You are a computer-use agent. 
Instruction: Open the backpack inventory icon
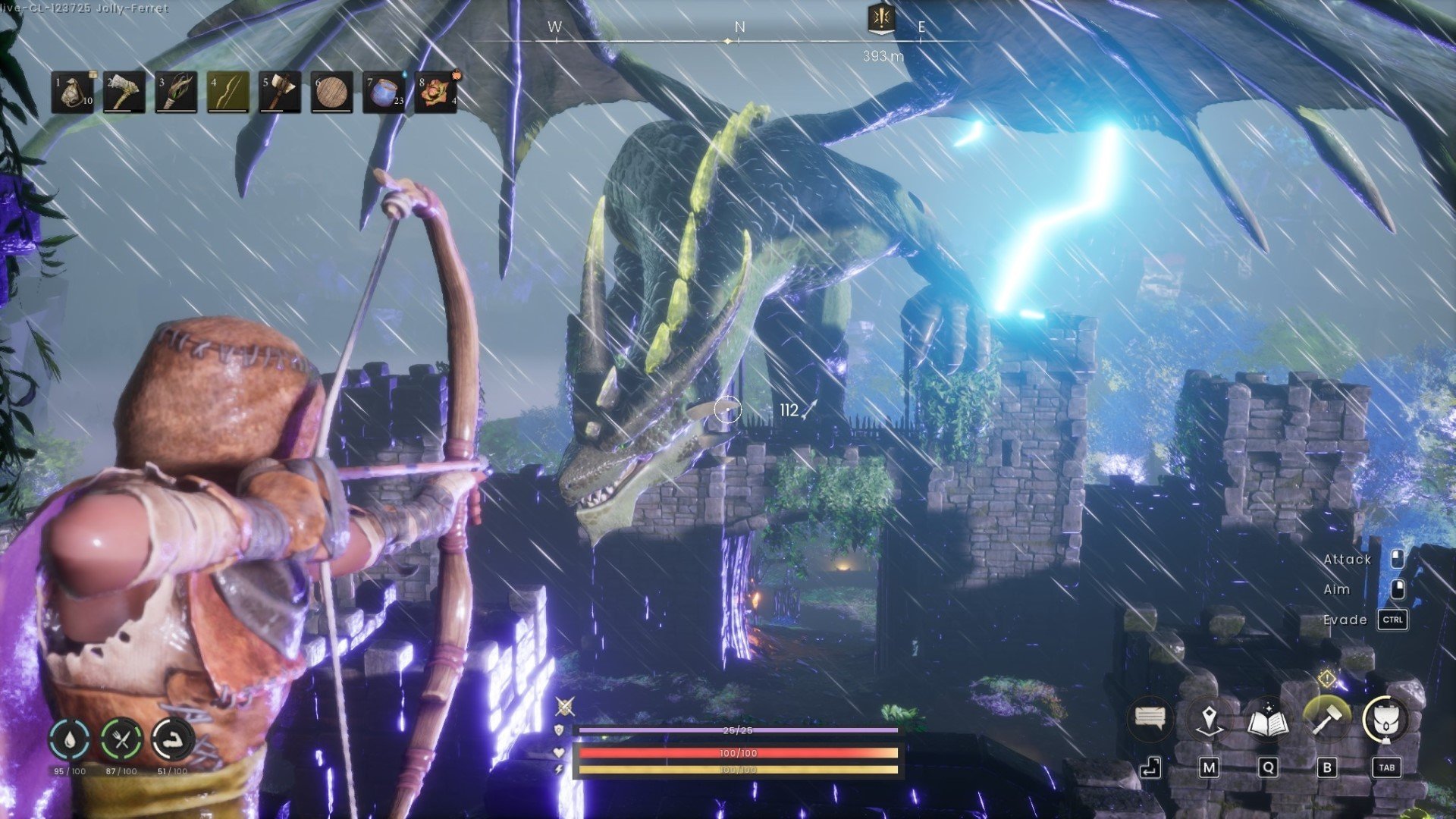coord(1385,719)
